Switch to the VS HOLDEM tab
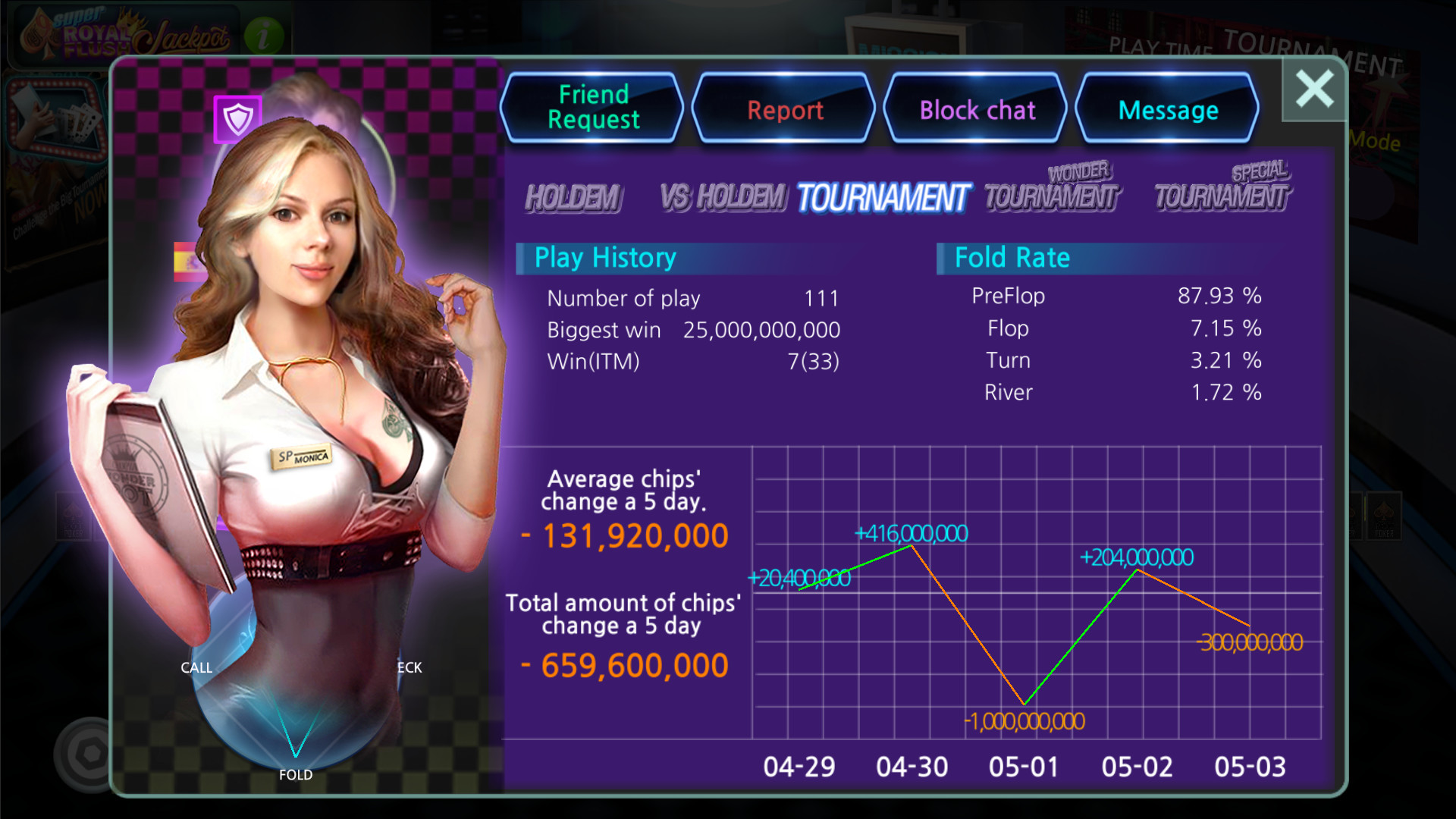 pos(723,196)
